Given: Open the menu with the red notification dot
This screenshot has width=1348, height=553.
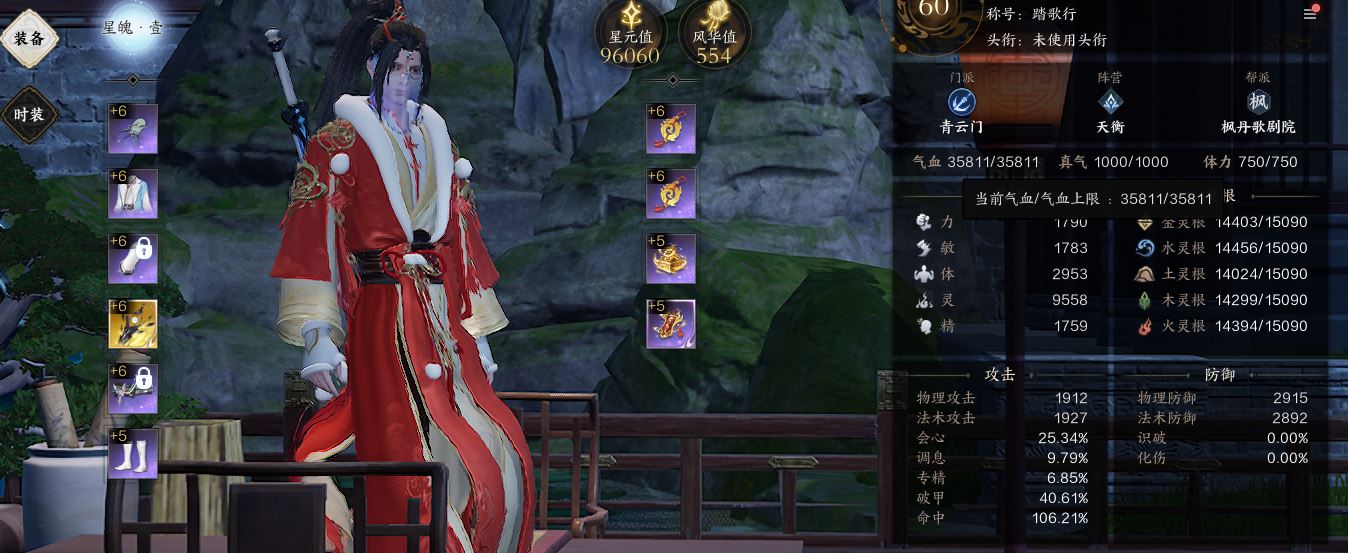Looking at the screenshot, I should point(1310,14).
